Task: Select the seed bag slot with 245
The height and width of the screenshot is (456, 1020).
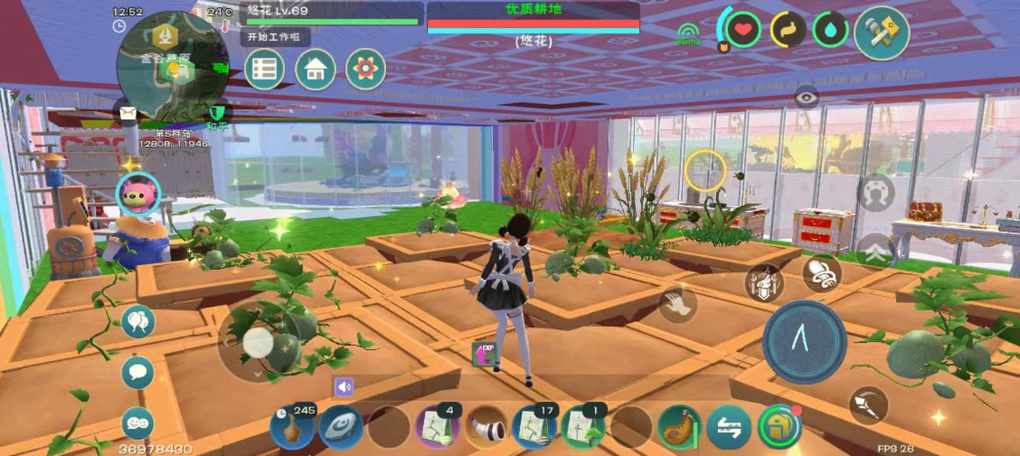Action: (292, 428)
